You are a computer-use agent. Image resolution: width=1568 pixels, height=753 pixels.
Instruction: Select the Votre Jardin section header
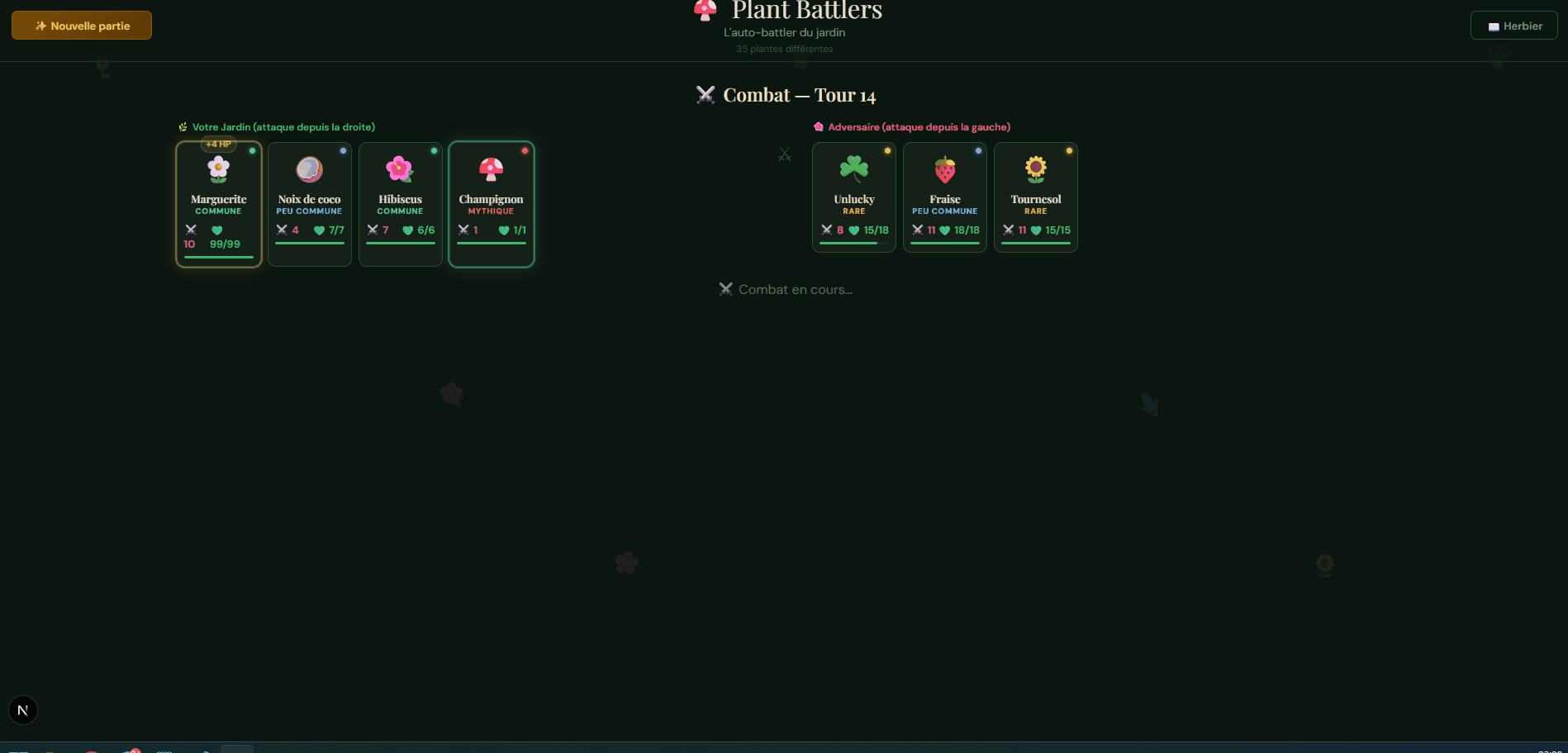tap(277, 127)
